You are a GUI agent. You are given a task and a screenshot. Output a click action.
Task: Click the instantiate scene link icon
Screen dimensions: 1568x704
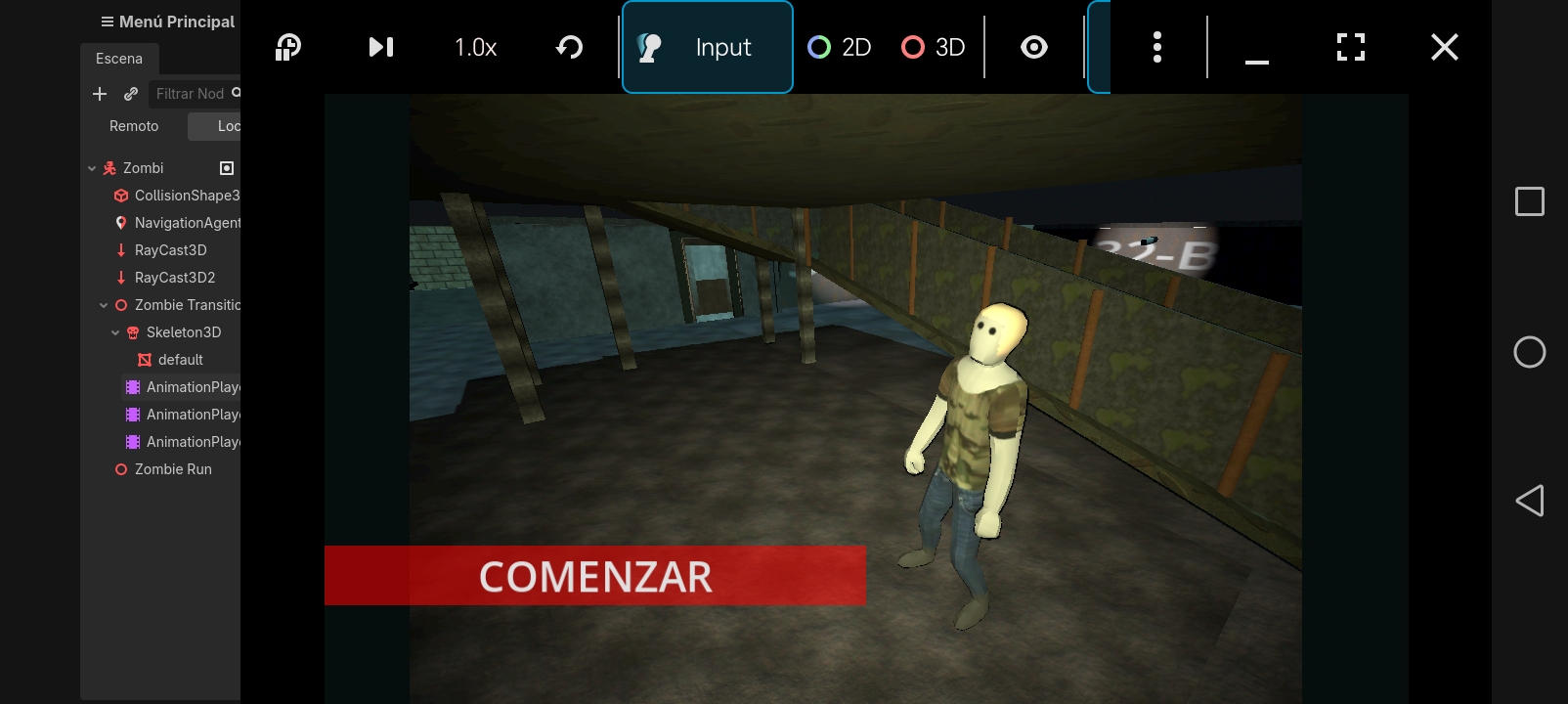click(130, 94)
